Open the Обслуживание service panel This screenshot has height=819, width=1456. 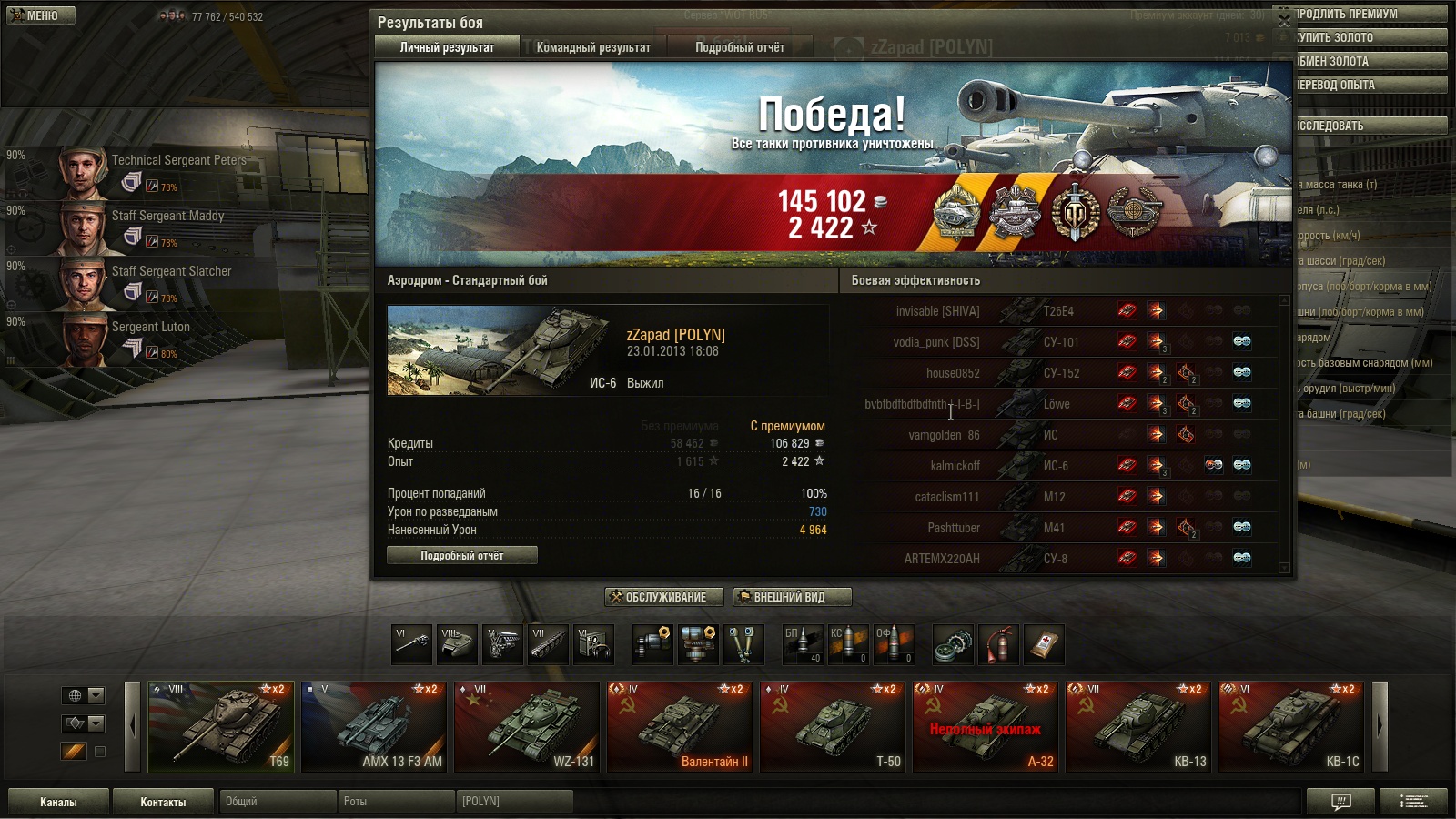[663, 597]
